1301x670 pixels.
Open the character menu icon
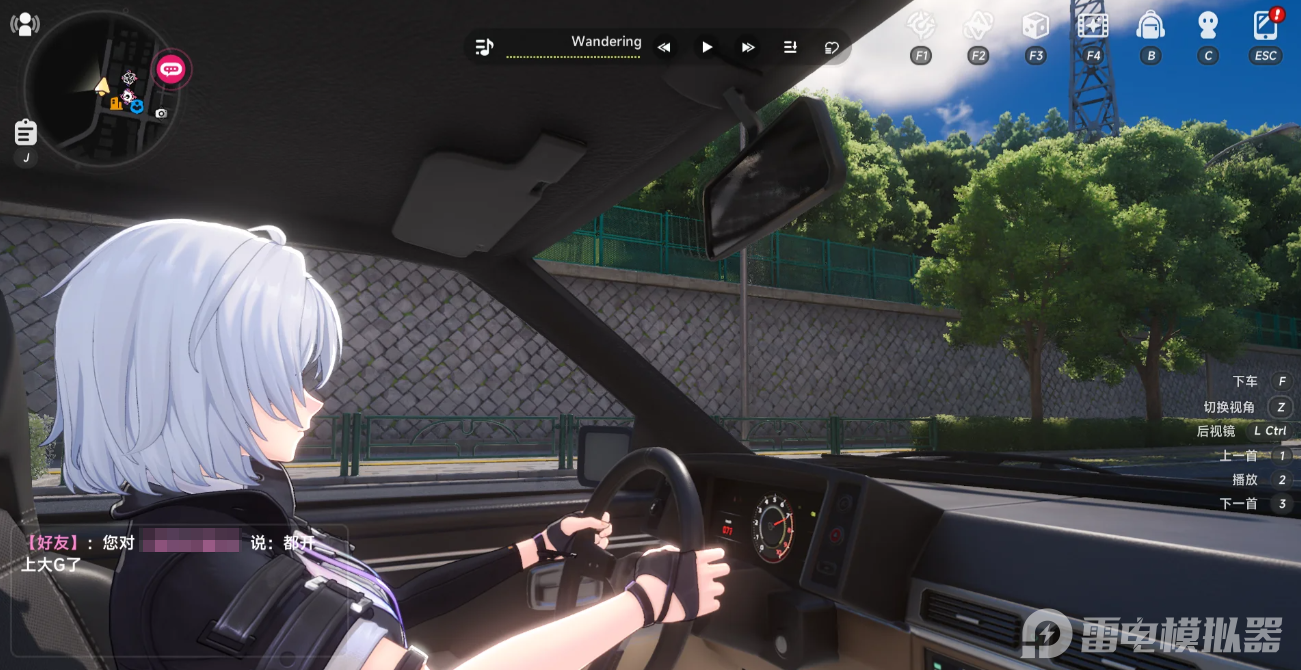coord(1208,25)
